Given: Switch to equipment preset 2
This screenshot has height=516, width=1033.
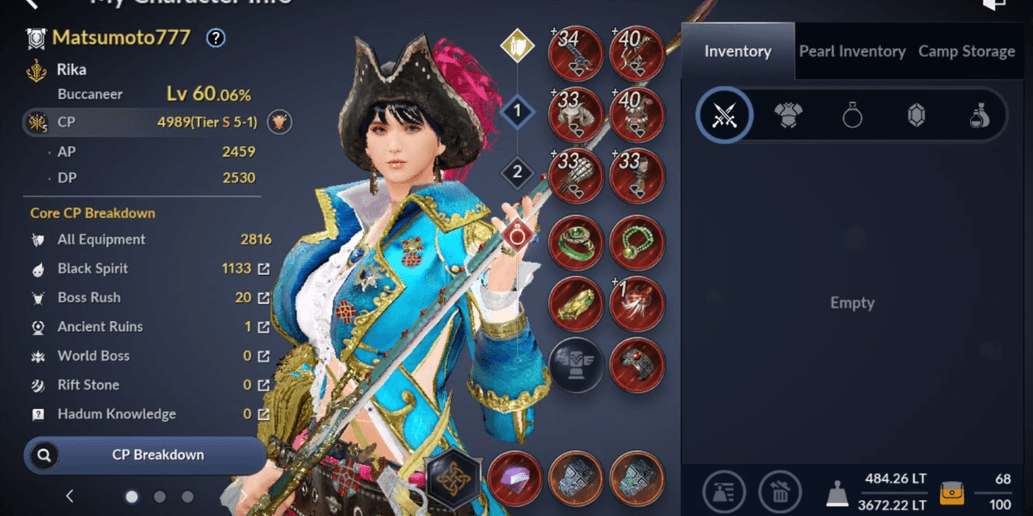Looking at the screenshot, I should [x=517, y=173].
